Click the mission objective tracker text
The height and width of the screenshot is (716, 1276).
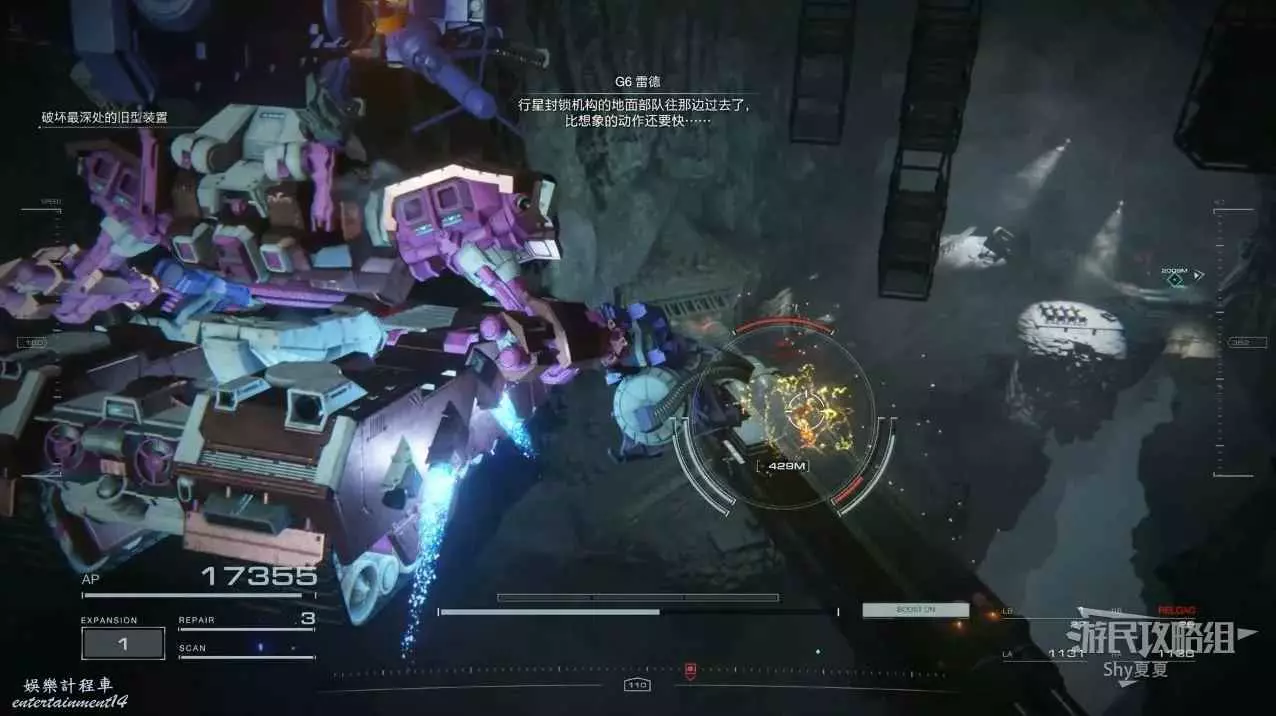[104, 118]
